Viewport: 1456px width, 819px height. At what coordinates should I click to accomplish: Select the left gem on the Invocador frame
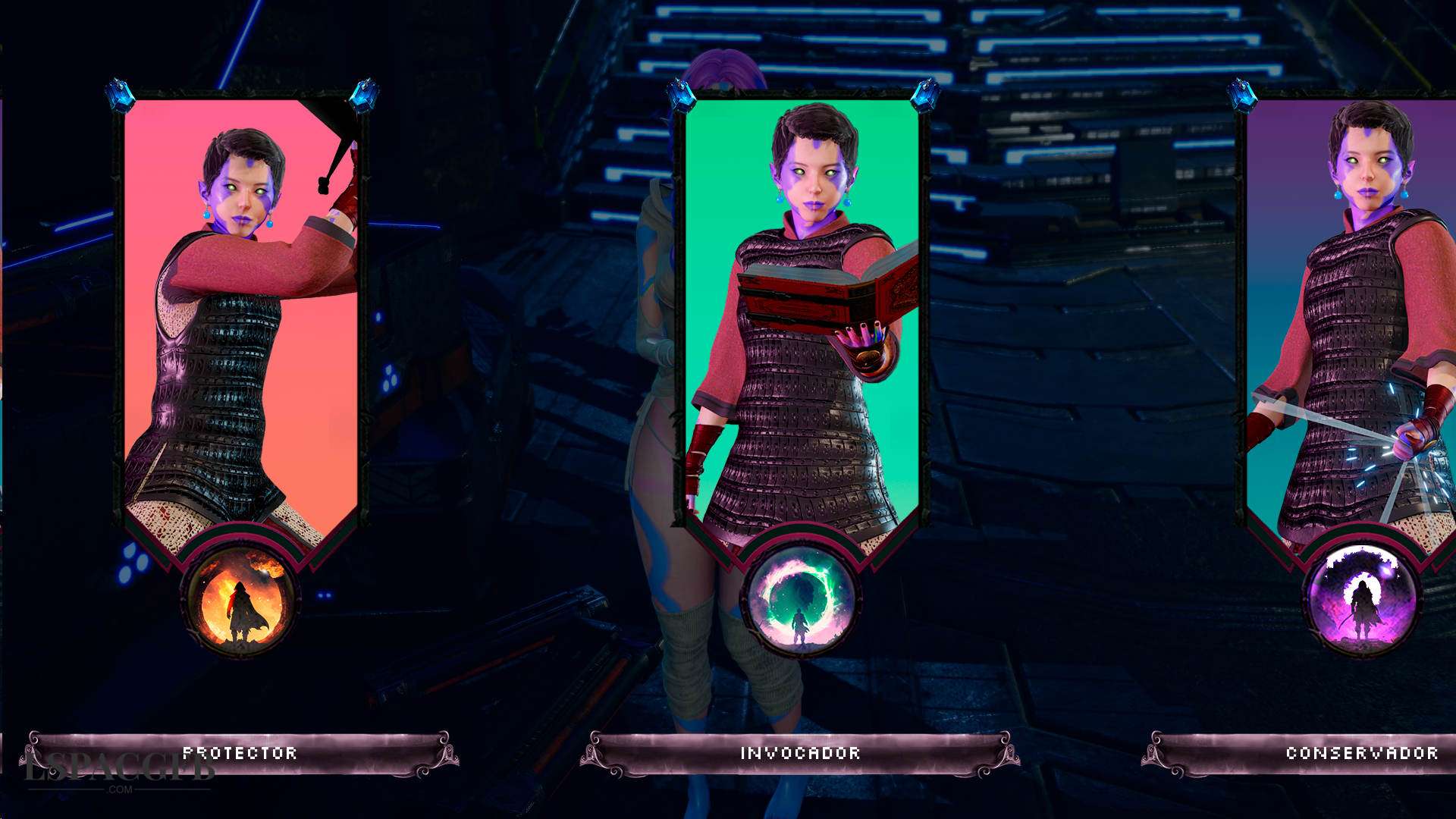click(682, 96)
